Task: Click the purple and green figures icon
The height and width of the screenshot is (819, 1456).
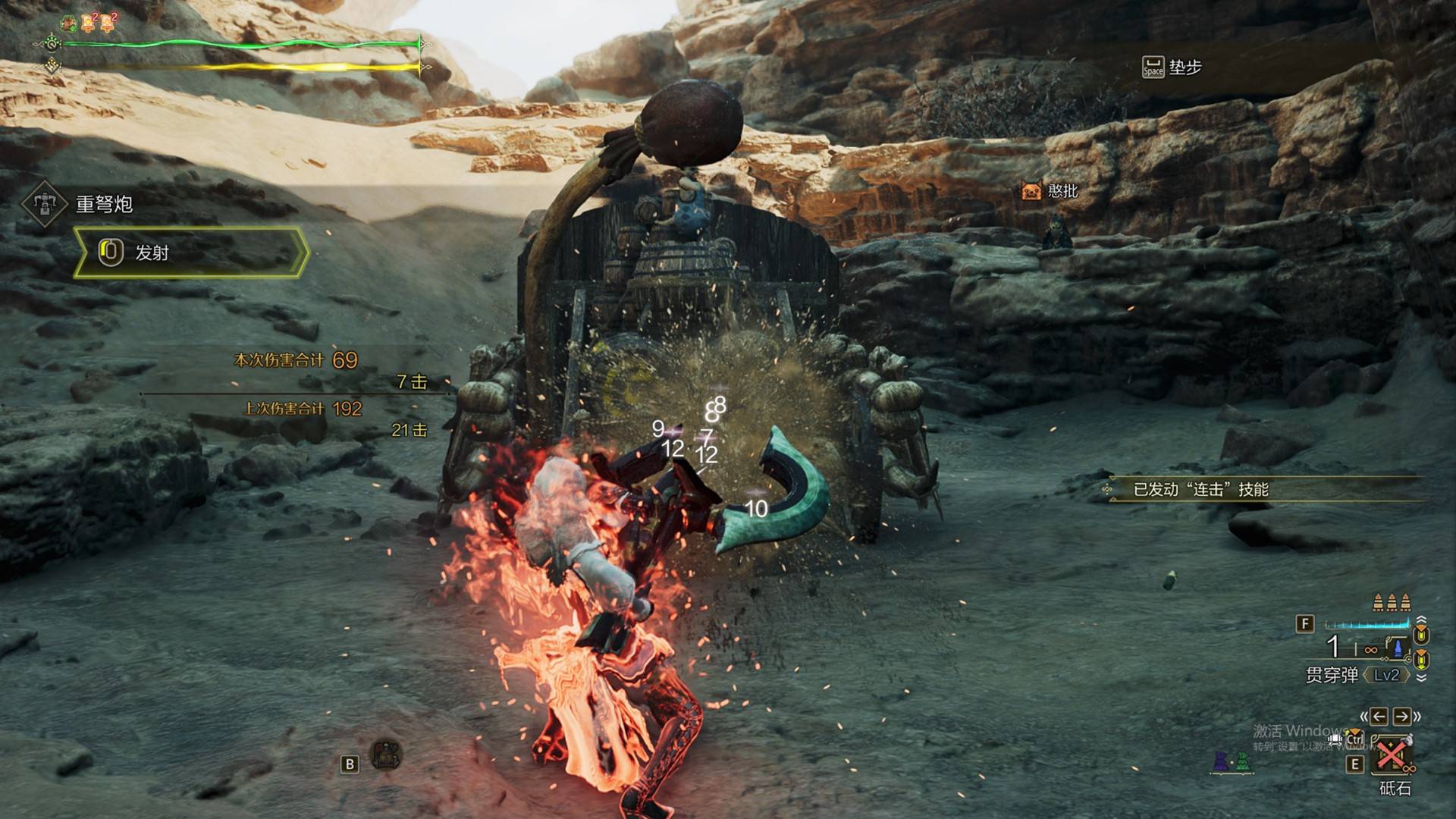Action: [x=1231, y=761]
